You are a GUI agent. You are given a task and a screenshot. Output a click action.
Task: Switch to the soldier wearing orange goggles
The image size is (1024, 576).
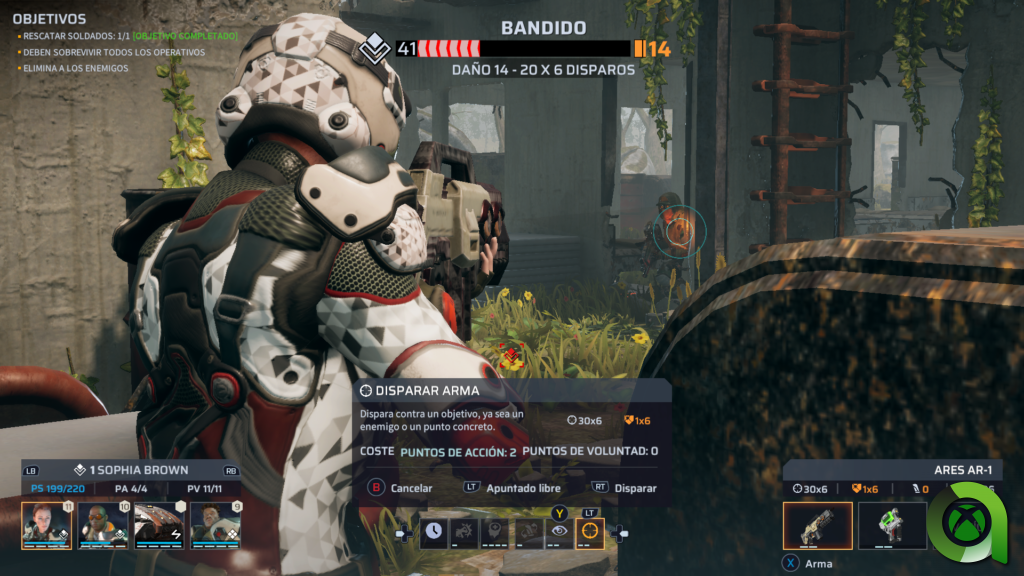click(103, 524)
